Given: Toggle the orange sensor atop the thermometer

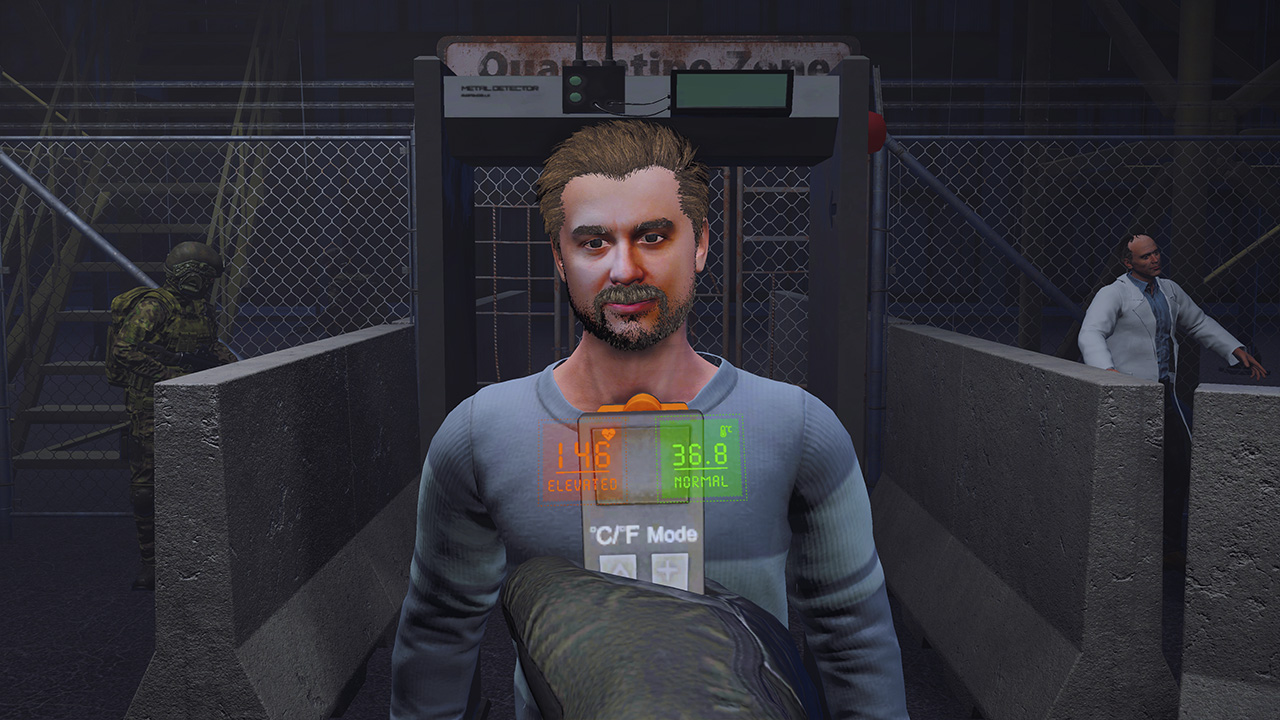Looking at the screenshot, I should click(644, 403).
